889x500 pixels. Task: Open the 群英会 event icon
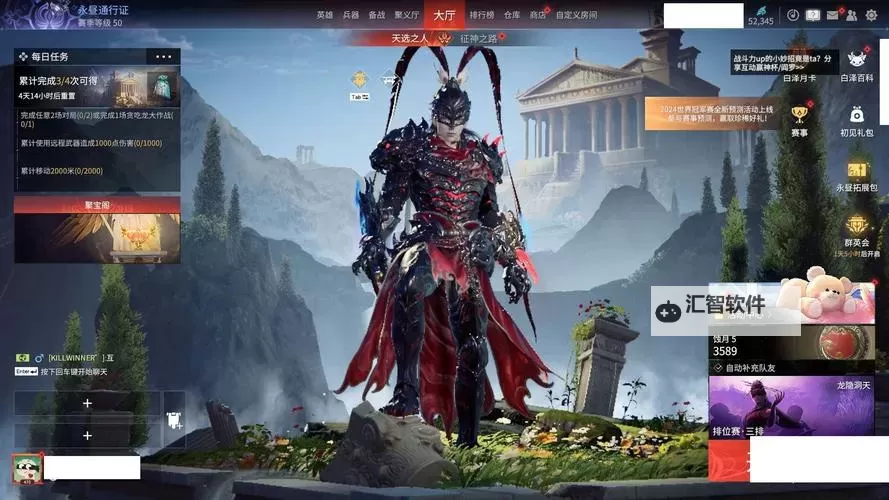[x=856, y=230]
